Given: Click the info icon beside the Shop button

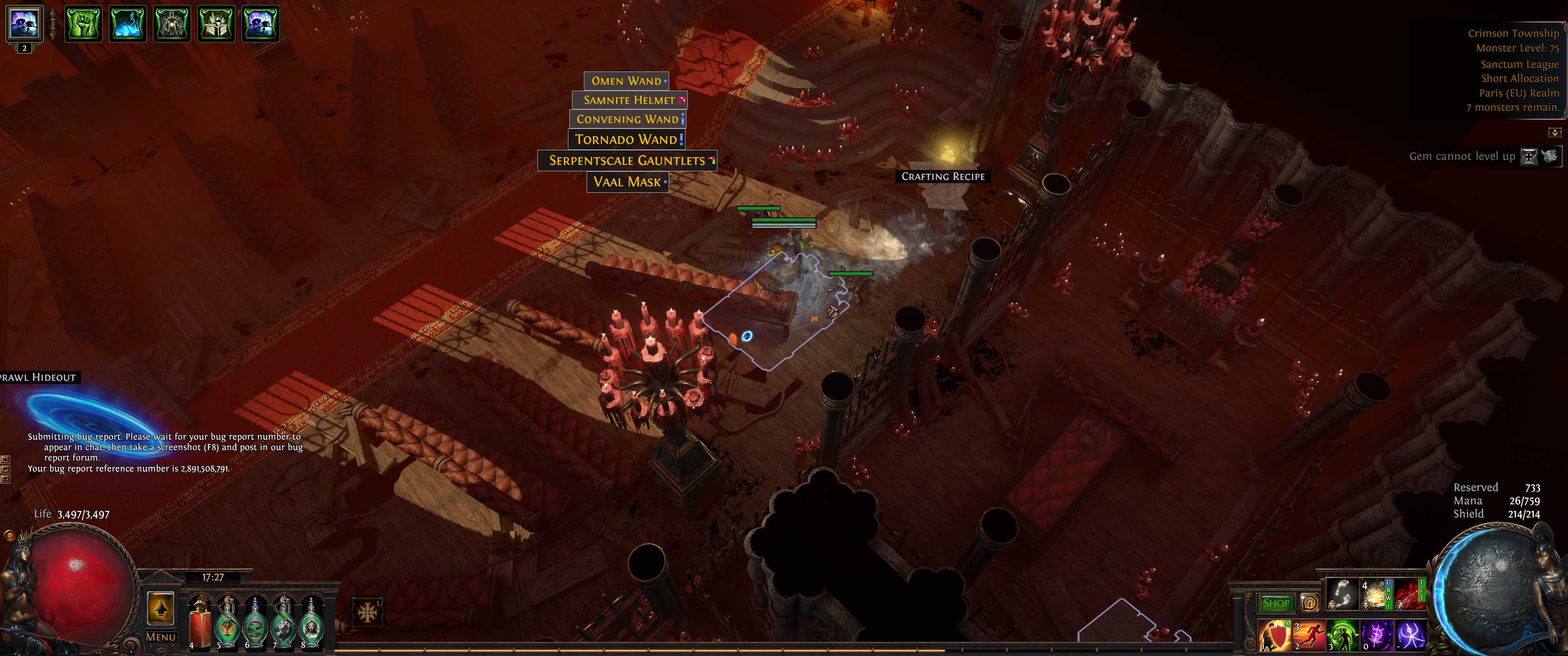Looking at the screenshot, I should click(x=1311, y=603).
